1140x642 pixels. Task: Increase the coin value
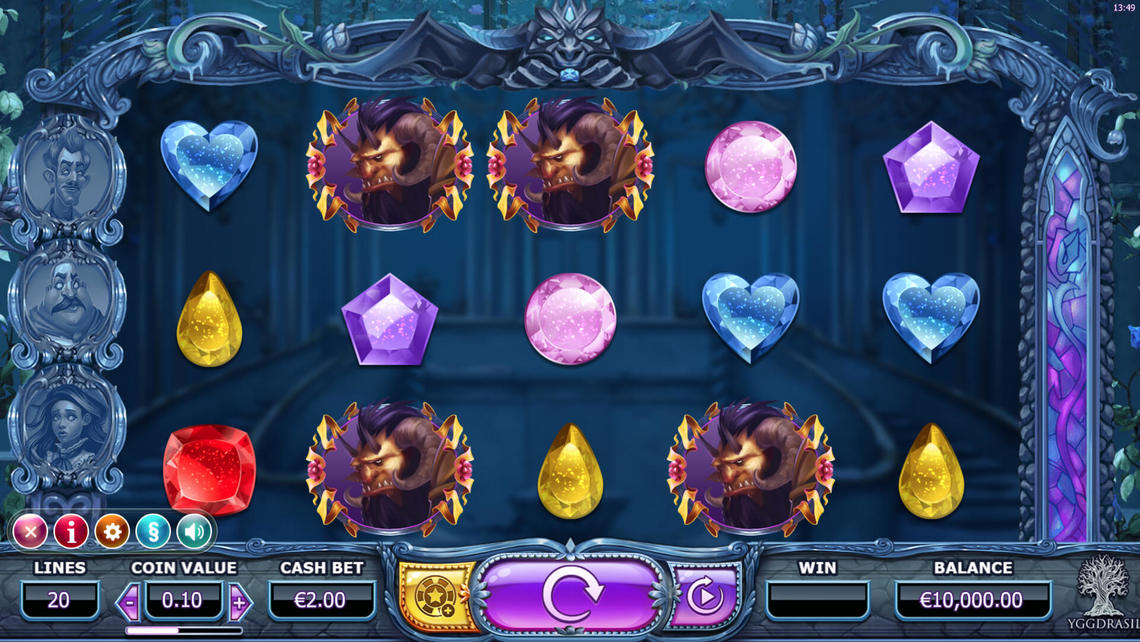coord(239,602)
